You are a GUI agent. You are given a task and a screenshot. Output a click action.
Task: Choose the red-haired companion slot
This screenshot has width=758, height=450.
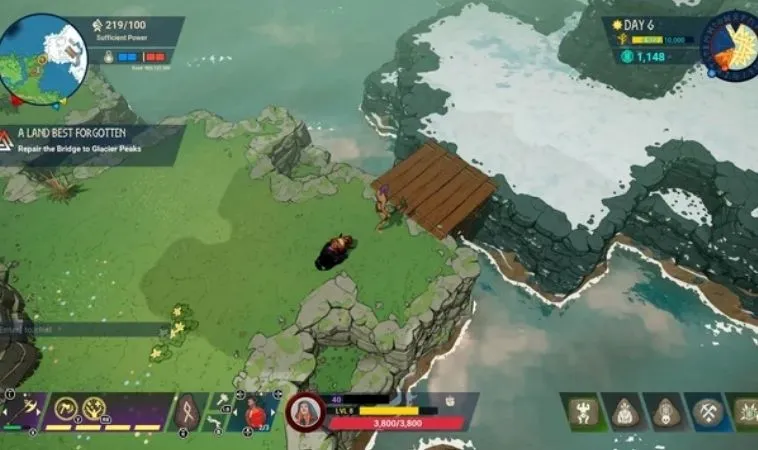256,411
